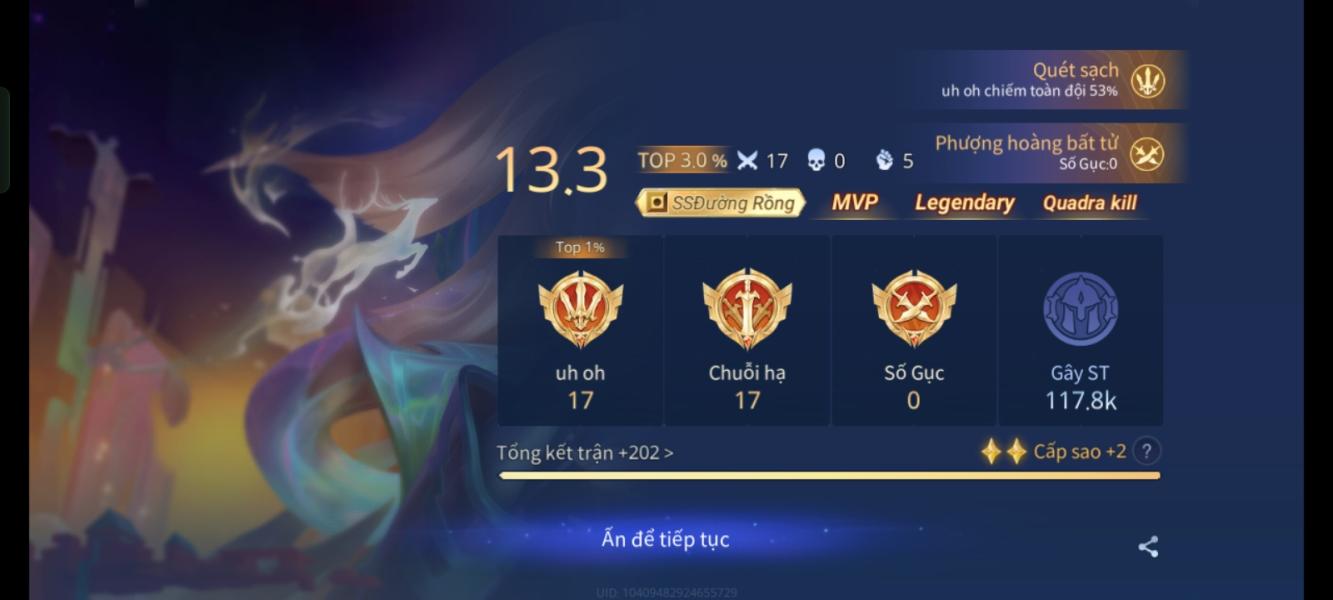
Task: Select the "uh oh" Top 1% medal tile
Action: (580, 330)
